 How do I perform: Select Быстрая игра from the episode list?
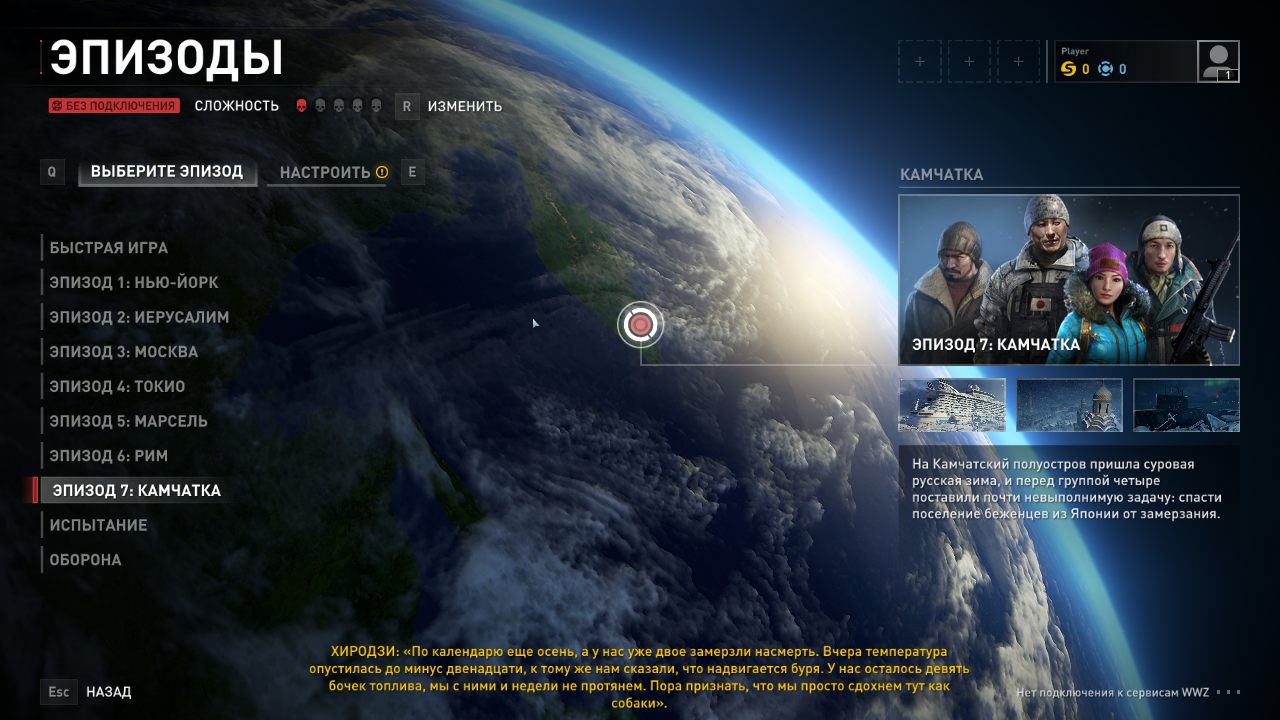pos(109,248)
